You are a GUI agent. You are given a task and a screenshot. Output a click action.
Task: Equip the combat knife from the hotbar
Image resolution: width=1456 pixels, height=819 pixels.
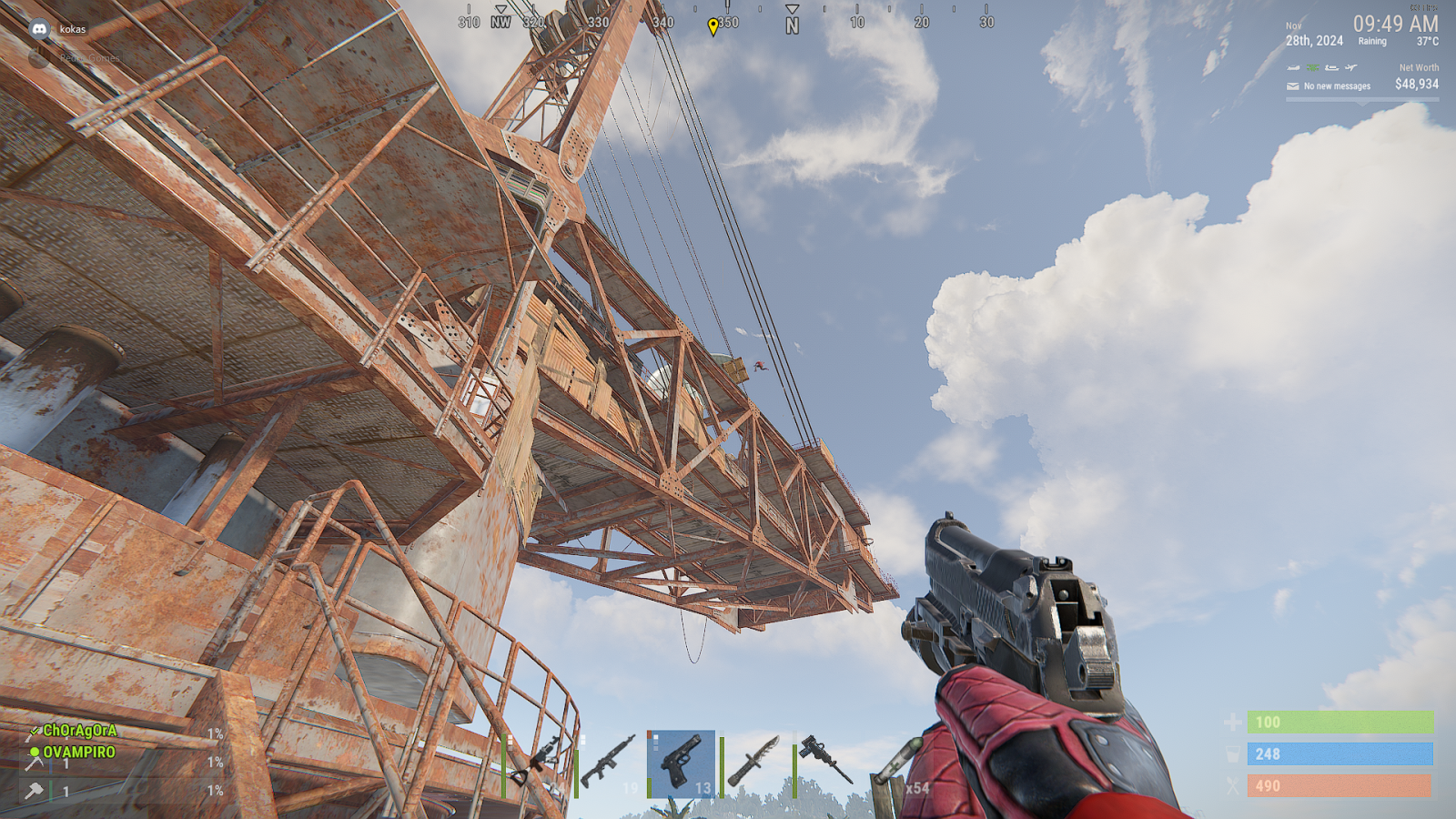pos(753,763)
